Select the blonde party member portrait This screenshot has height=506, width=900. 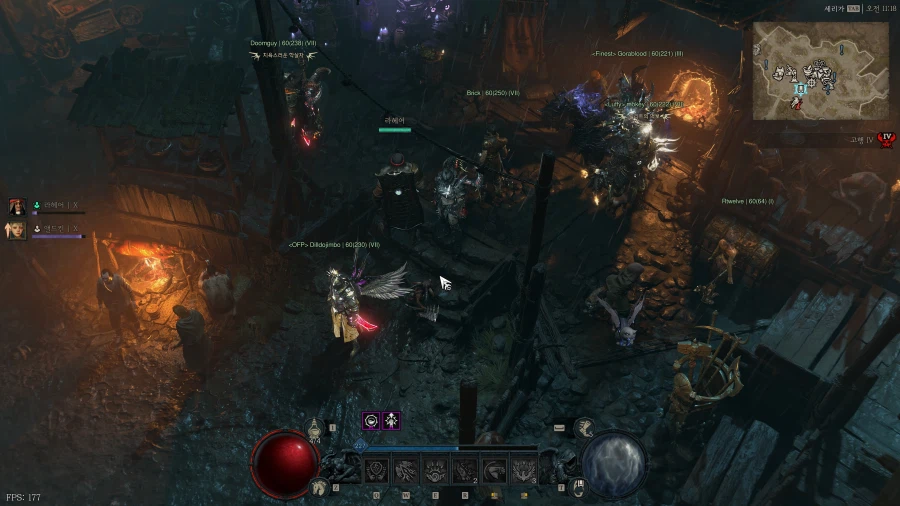17,230
